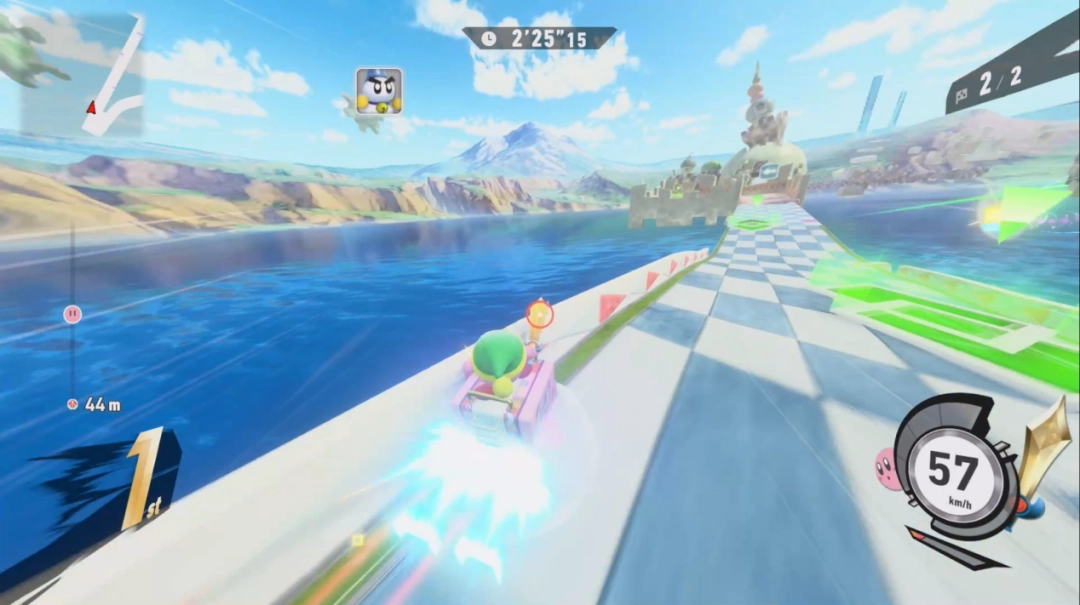Screen dimensions: 1080x605
Task: Select the red player arrow on the minimap
Action: (x=92, y=107)
